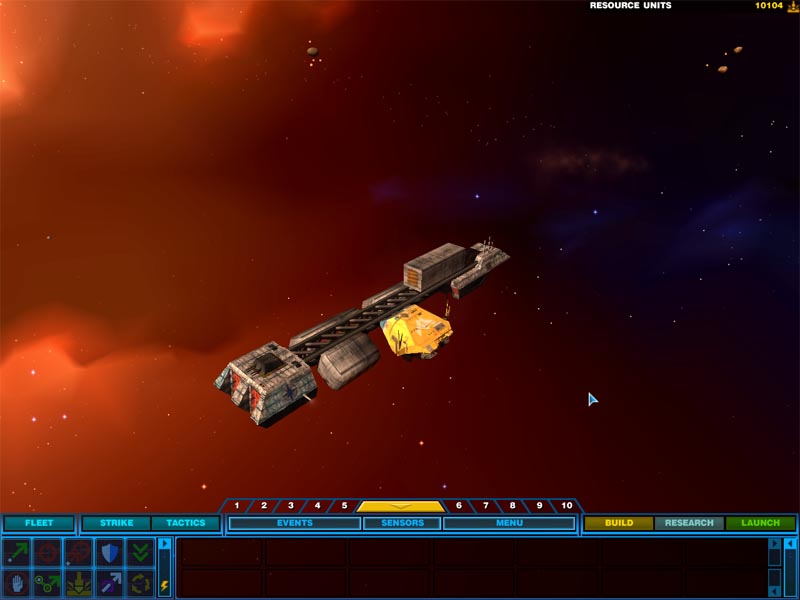Select control group 10 tab
The image size is (800, 600).
[x=566, y=506]
